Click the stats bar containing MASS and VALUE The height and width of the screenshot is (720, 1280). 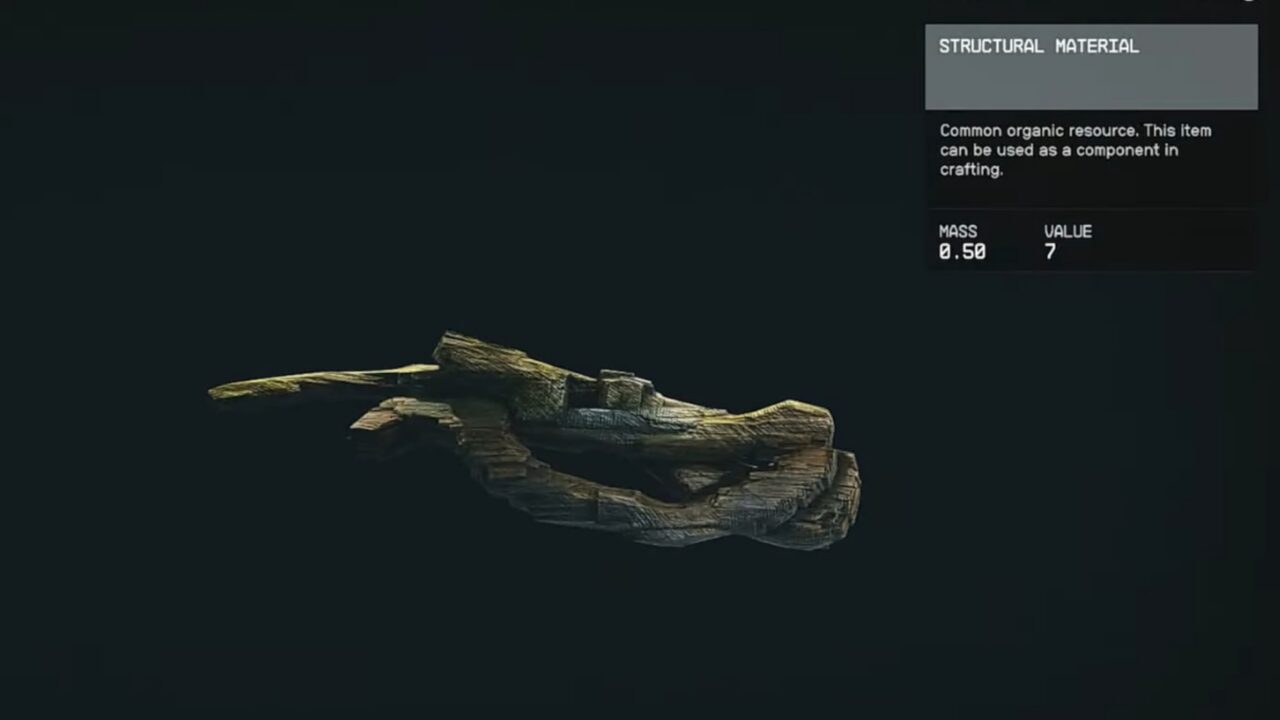1092,242
